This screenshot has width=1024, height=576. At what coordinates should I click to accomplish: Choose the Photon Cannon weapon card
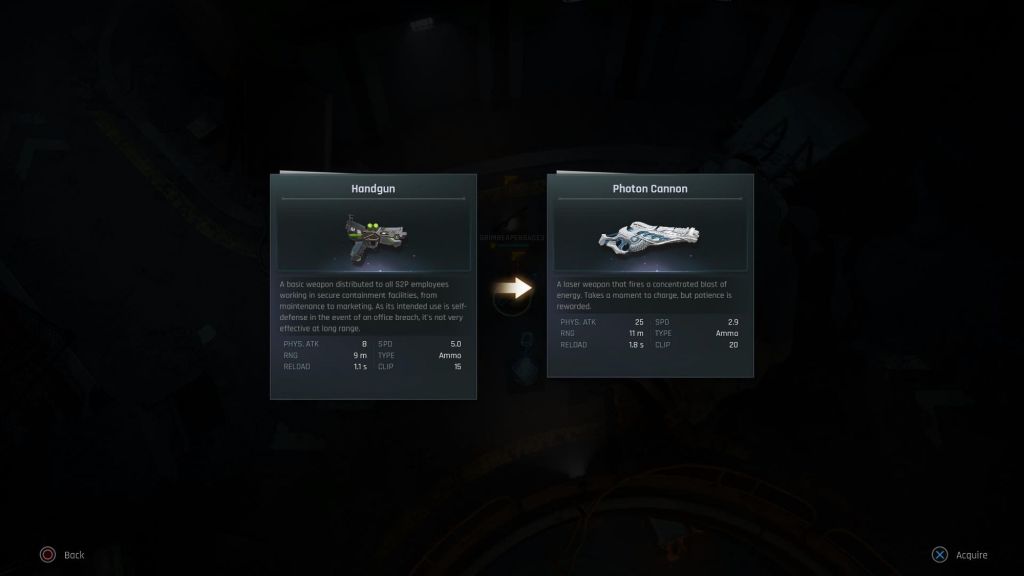(x=650, y=275)
